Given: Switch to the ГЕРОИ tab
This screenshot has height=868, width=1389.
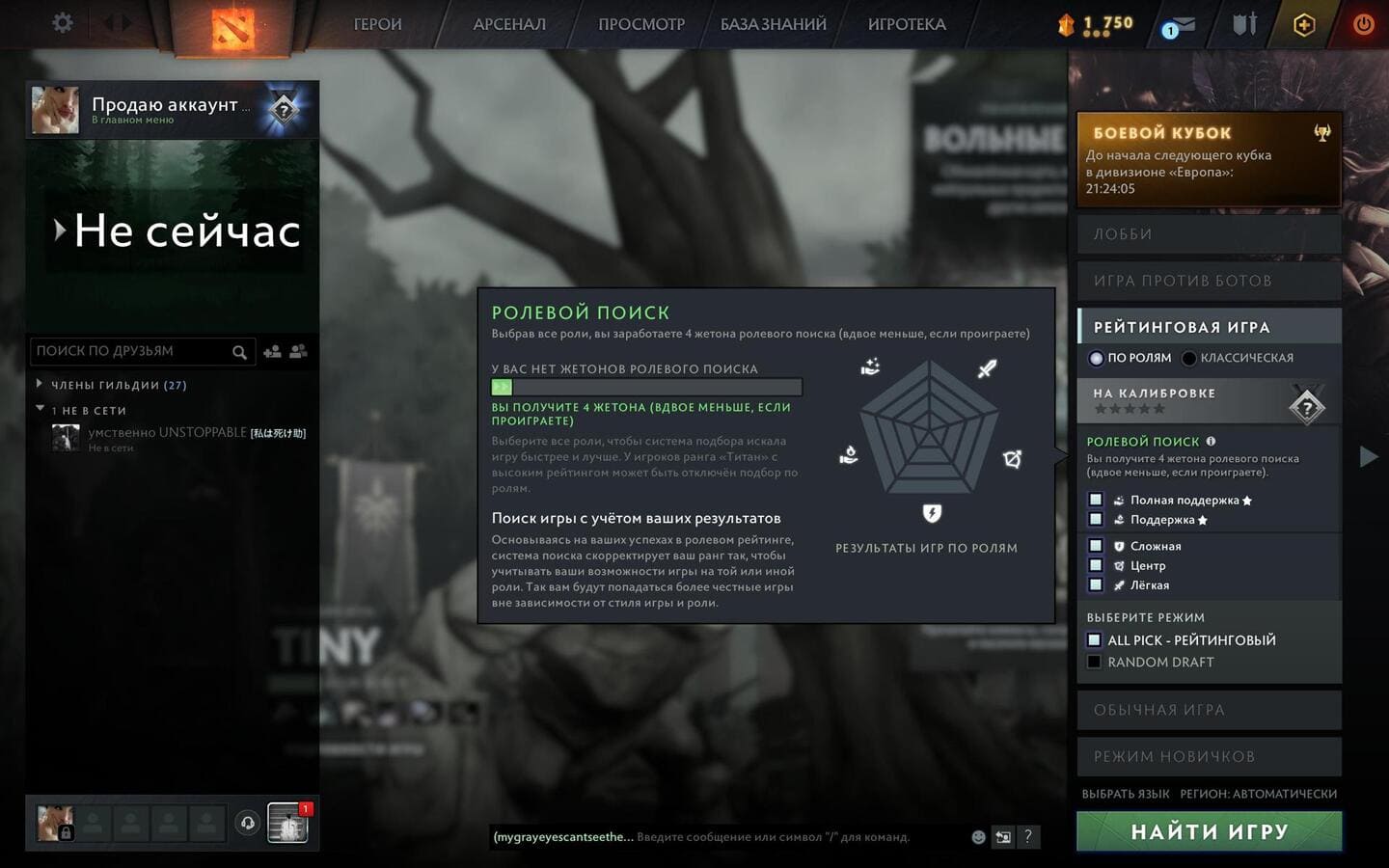Looking at the screenshot, I should (377, 24).
